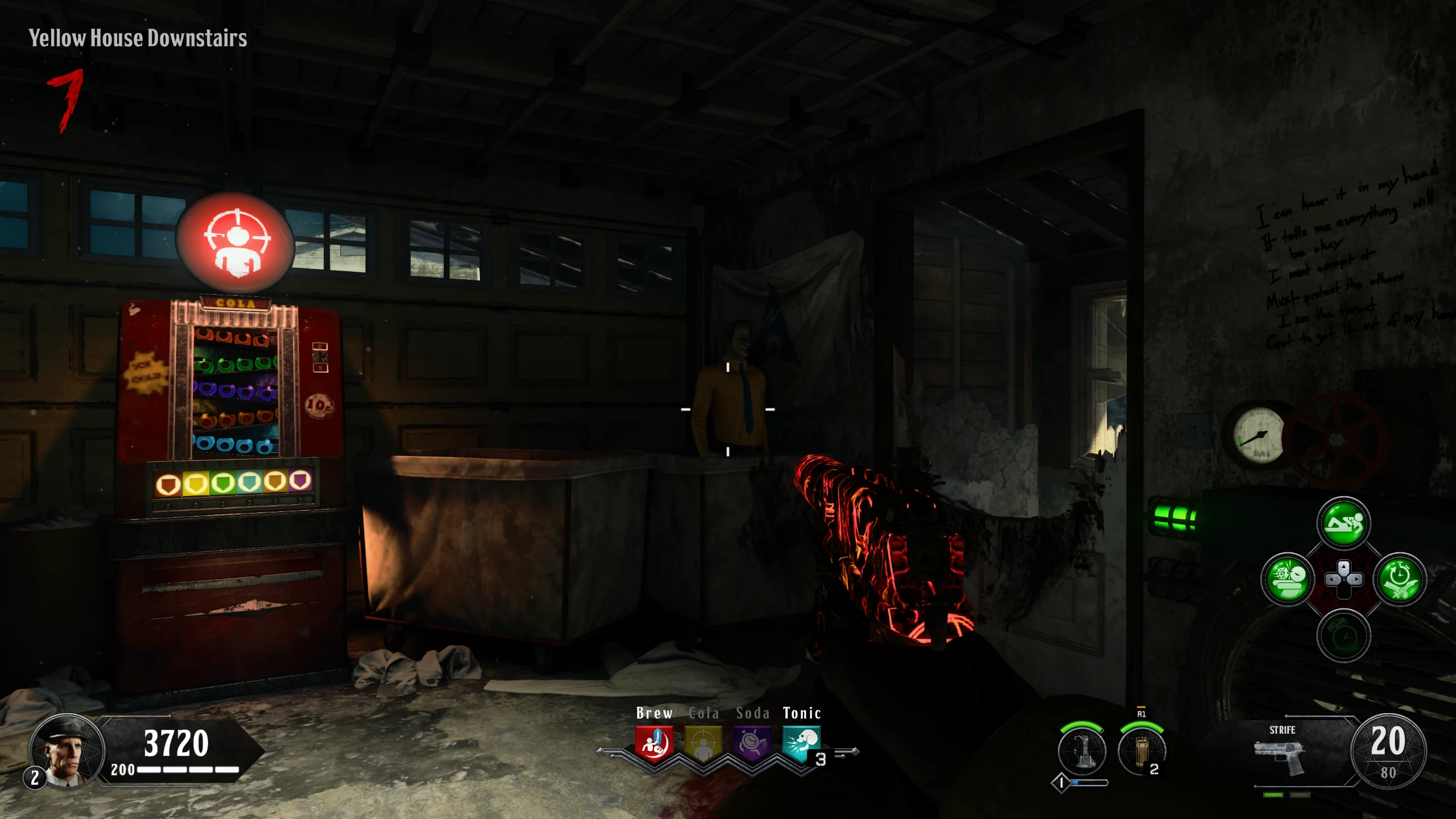Select the dimmed alarm clock elixir
Screen dimensions: 1456x819
pyautogui.click(x=1343, y=636)
